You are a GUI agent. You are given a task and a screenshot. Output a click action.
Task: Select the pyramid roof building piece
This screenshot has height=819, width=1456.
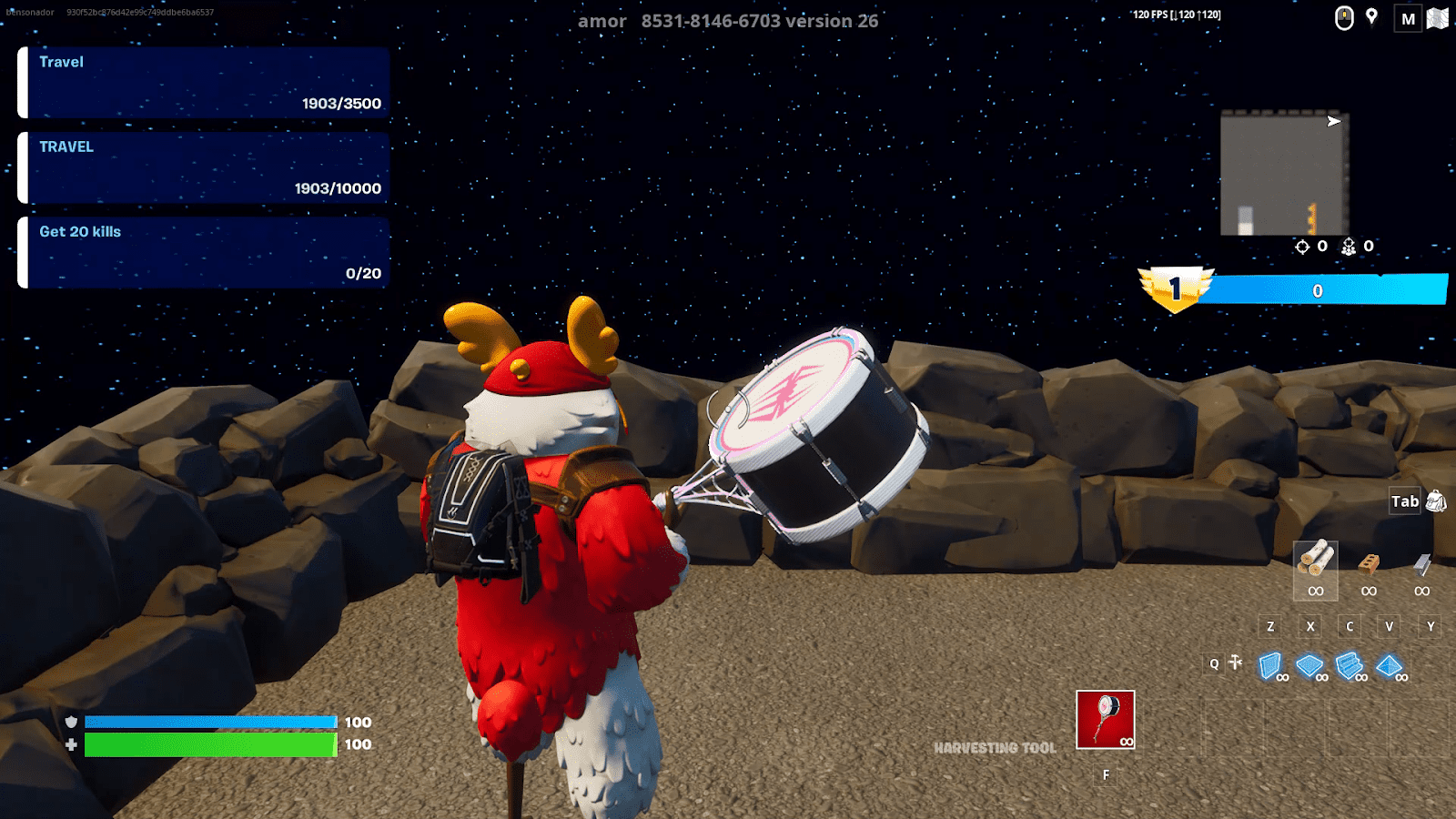(x=1389, y=666)
